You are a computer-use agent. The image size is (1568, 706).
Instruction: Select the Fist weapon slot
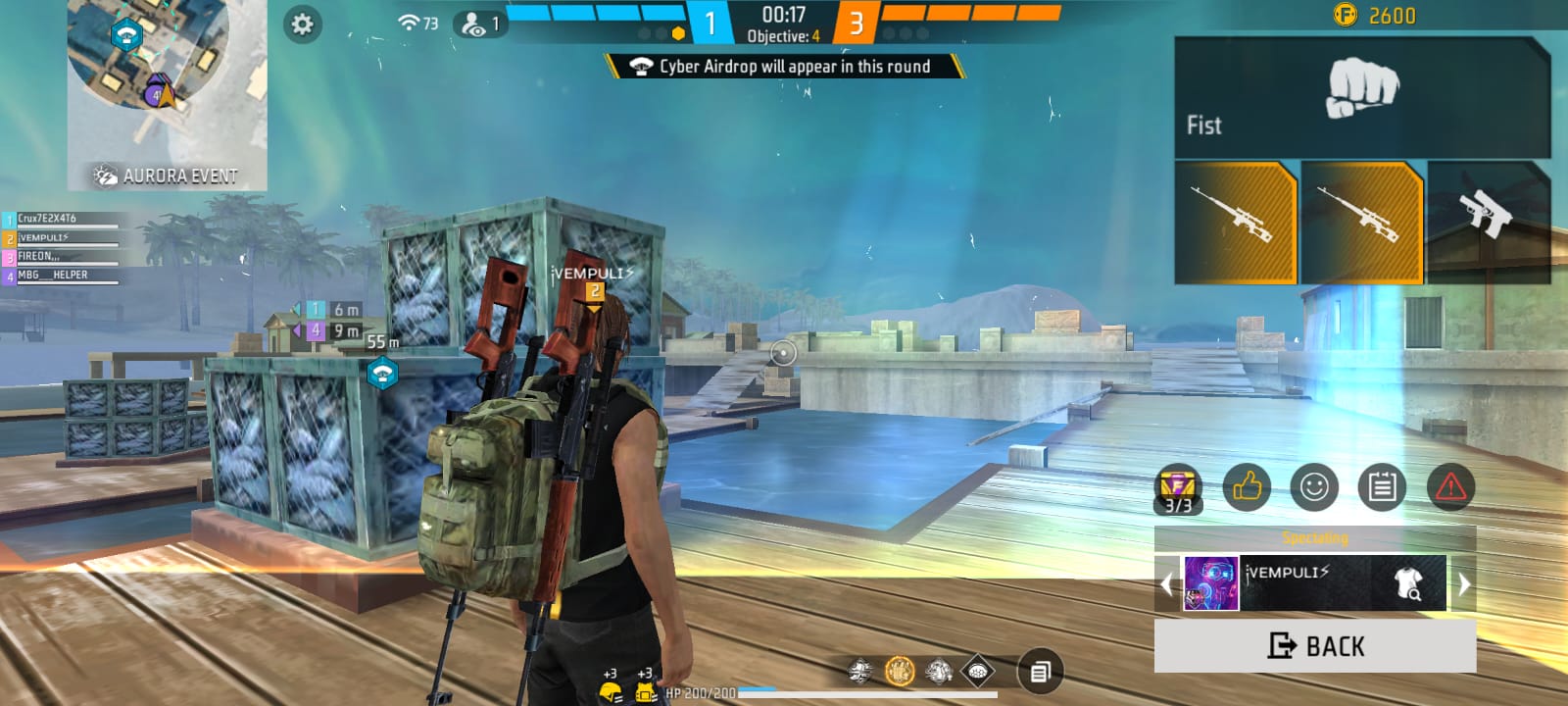click(x=1361, y=98)
